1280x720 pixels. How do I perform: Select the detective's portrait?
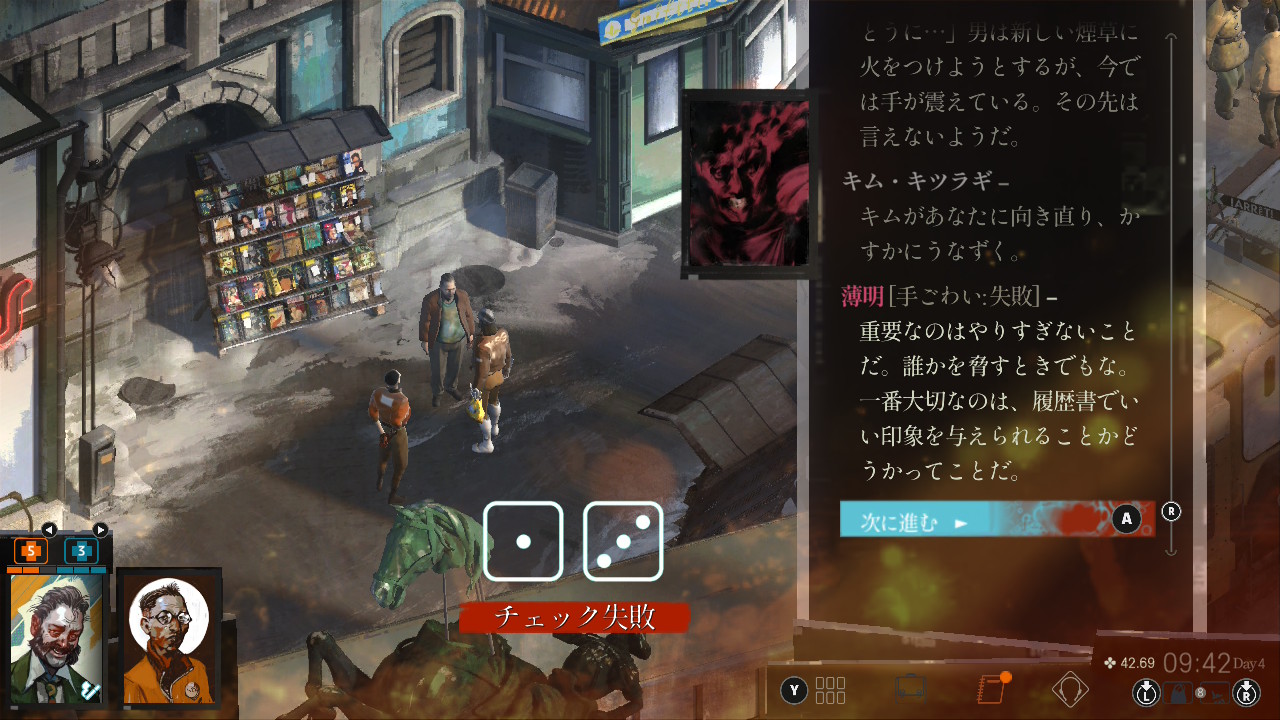57,638
